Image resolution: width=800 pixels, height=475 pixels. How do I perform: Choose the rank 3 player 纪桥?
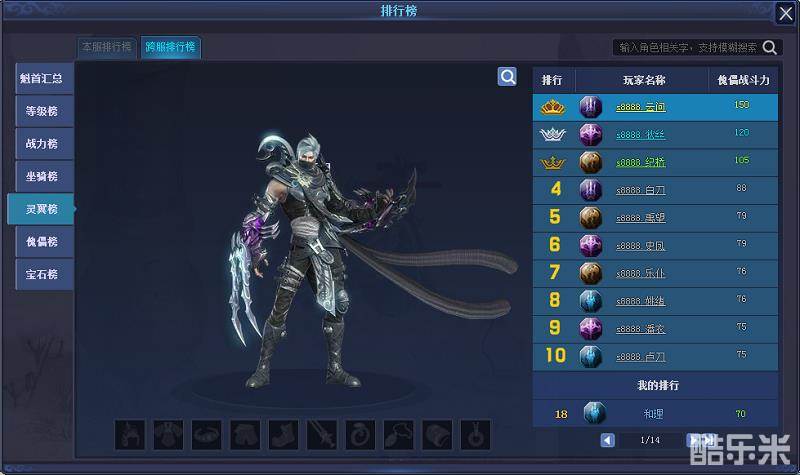[x=641, y=162]
